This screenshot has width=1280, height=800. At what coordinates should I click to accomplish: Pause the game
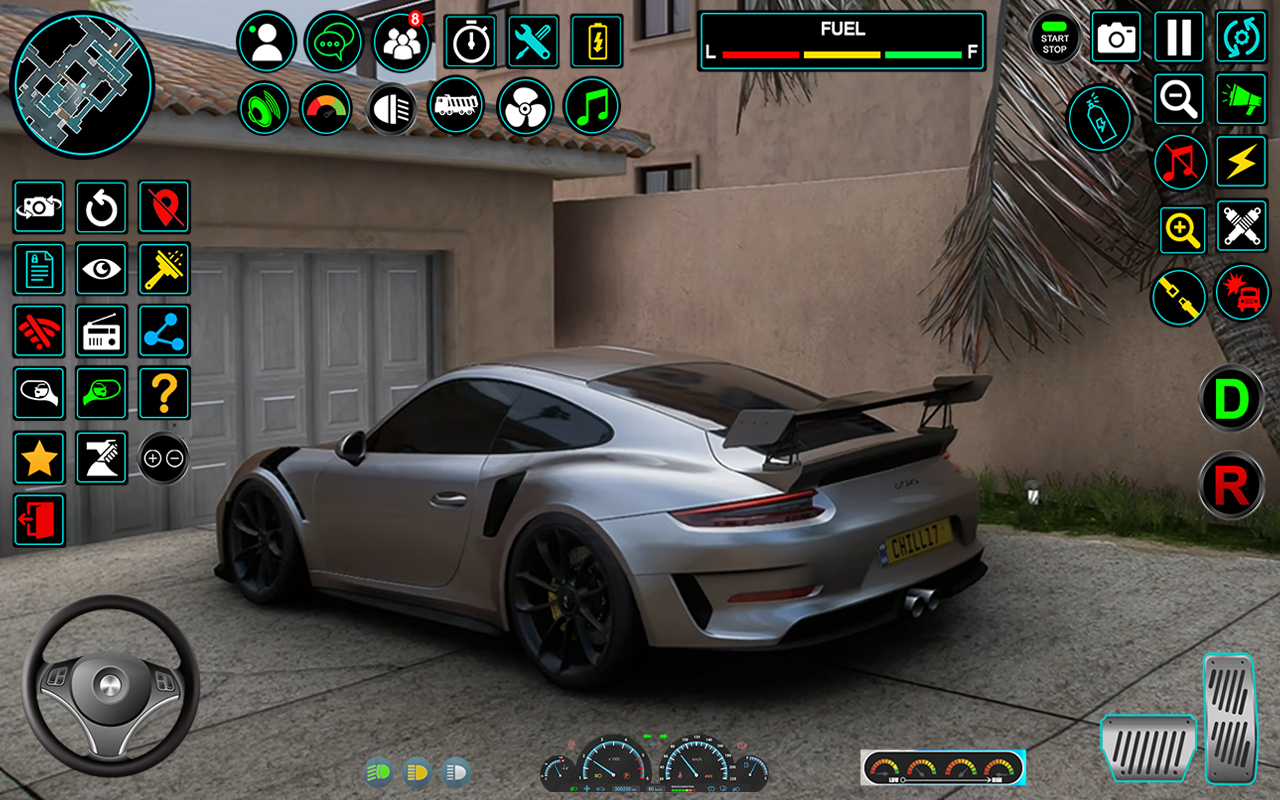coord(1179,38)
